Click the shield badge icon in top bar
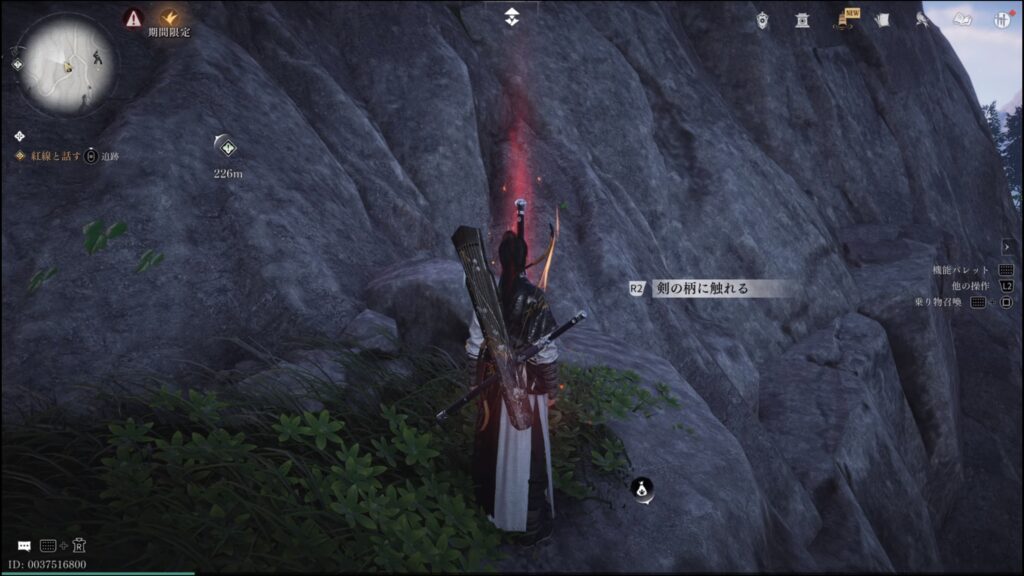This screenshot has width=1024, height=576. pyautogui.click(x=763, y=20)
